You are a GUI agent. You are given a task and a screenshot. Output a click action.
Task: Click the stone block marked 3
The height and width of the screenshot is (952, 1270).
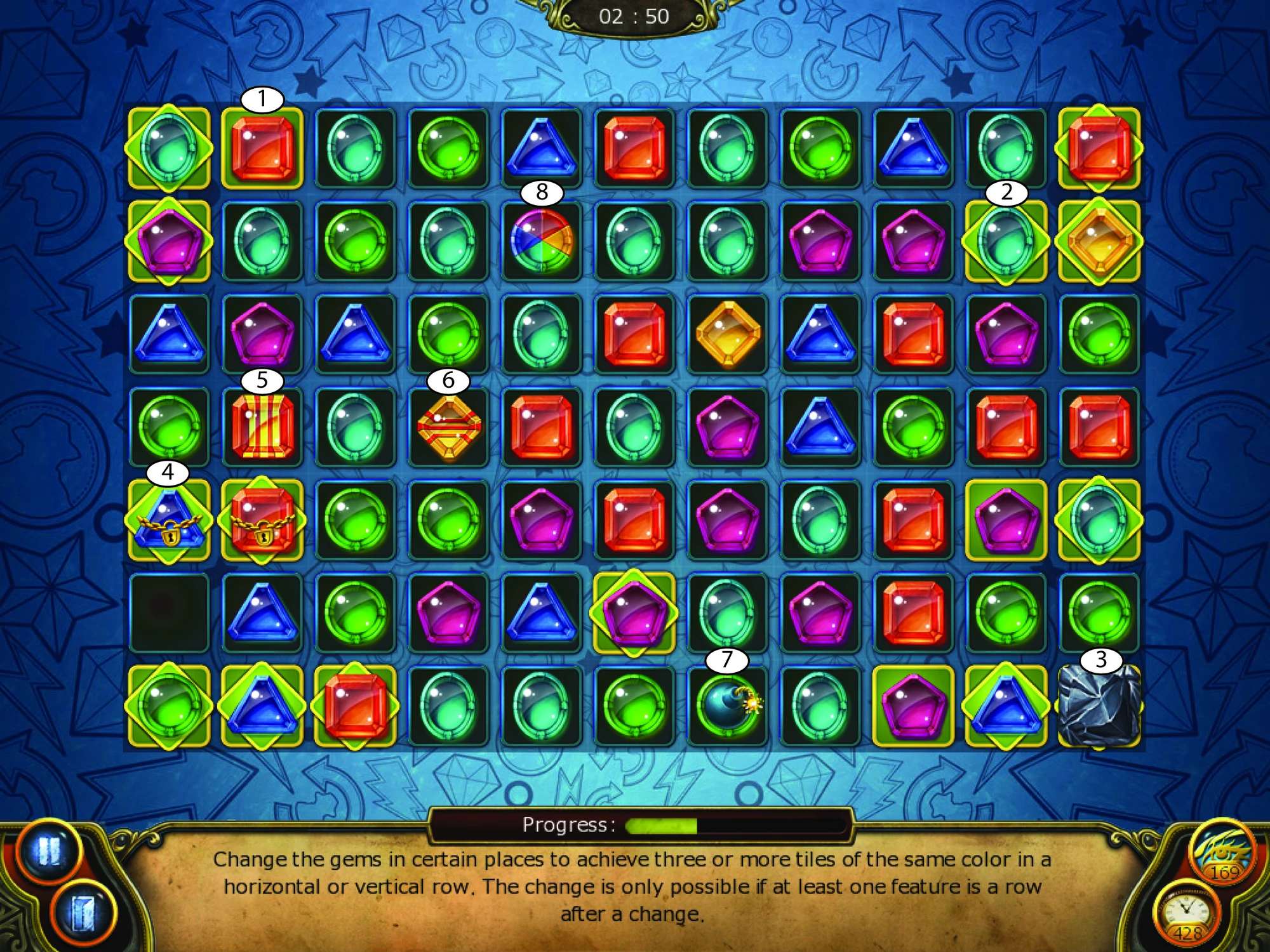point(1099,708)
